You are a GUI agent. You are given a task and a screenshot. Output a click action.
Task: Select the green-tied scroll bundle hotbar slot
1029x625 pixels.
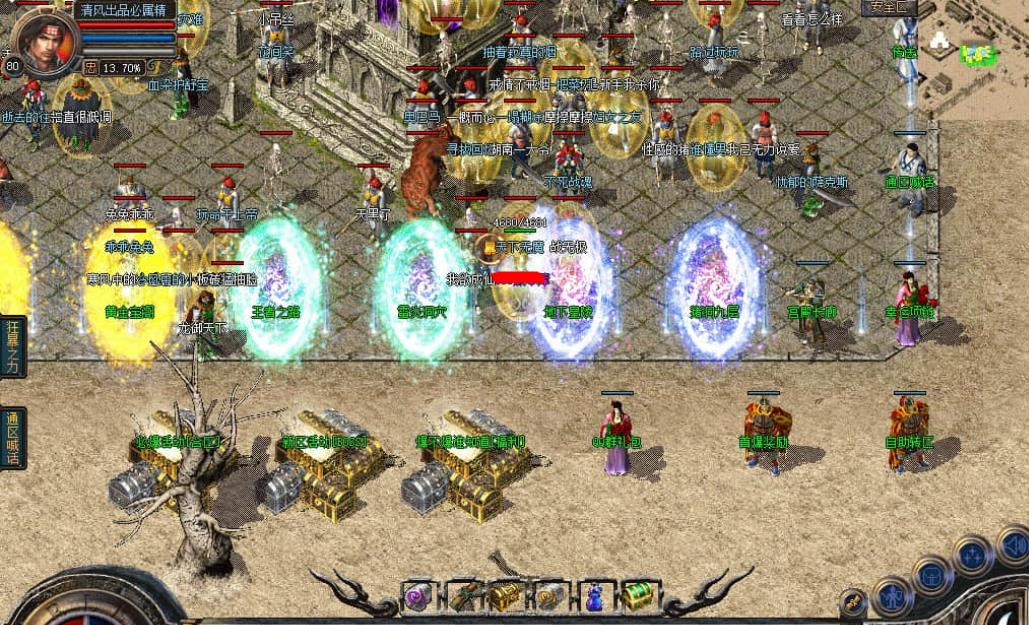click(461, 597)
